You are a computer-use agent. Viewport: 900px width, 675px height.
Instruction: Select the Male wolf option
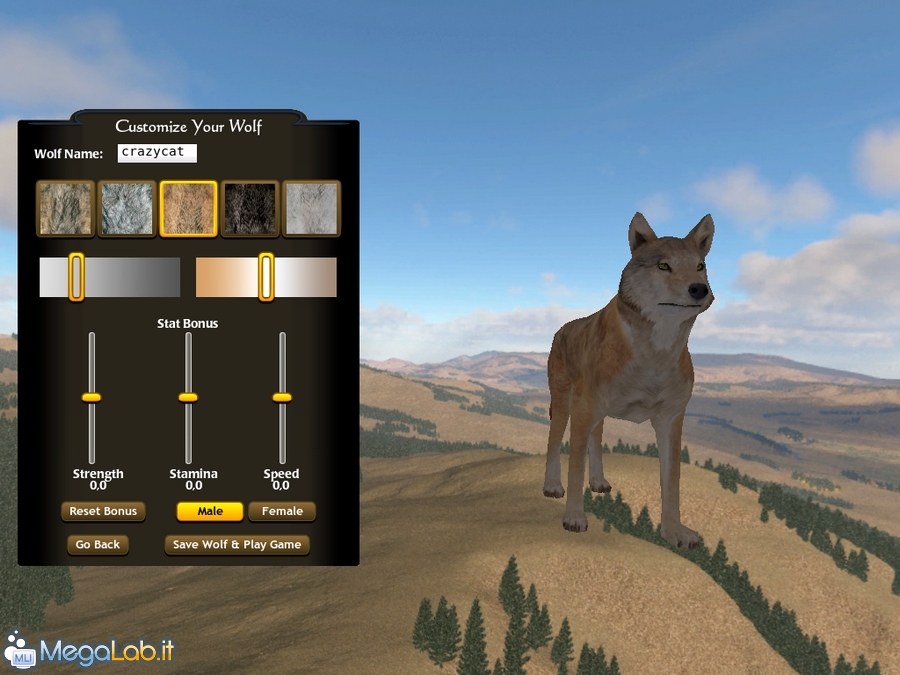pos(210,511)
